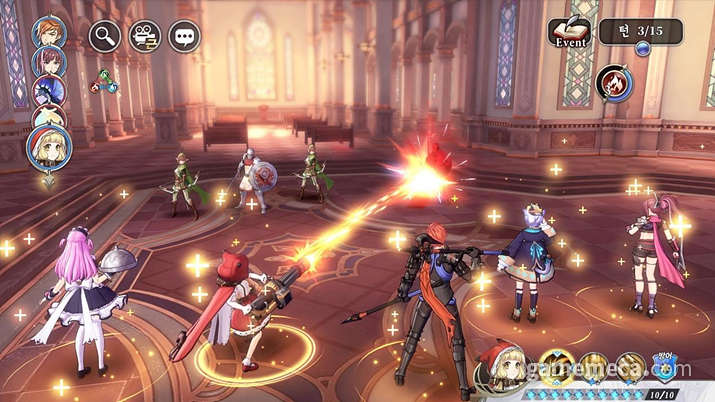
Task: Activate the blue shield defend button
Action: (x=664, y=368)
